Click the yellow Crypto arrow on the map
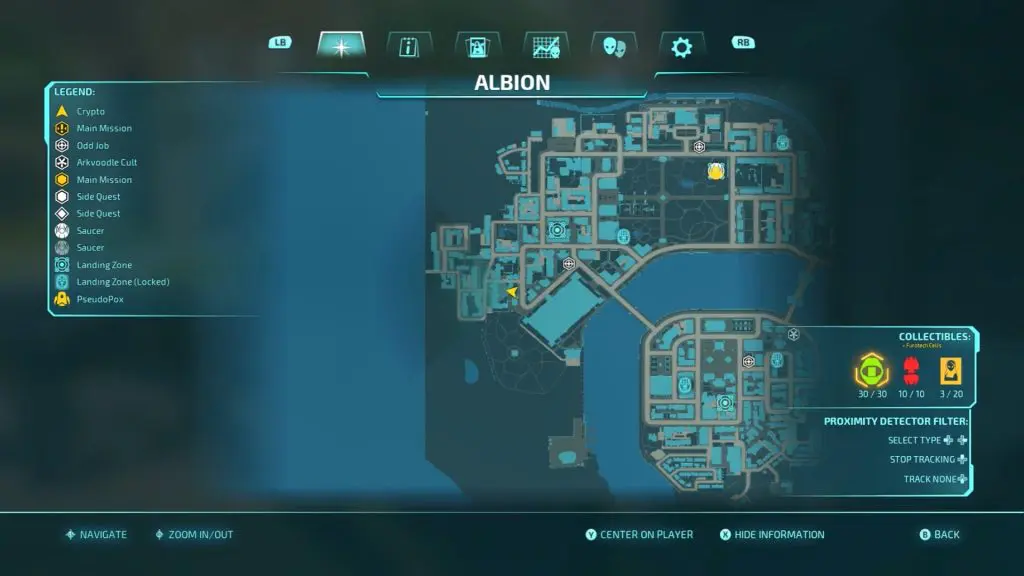 [512, 292]
